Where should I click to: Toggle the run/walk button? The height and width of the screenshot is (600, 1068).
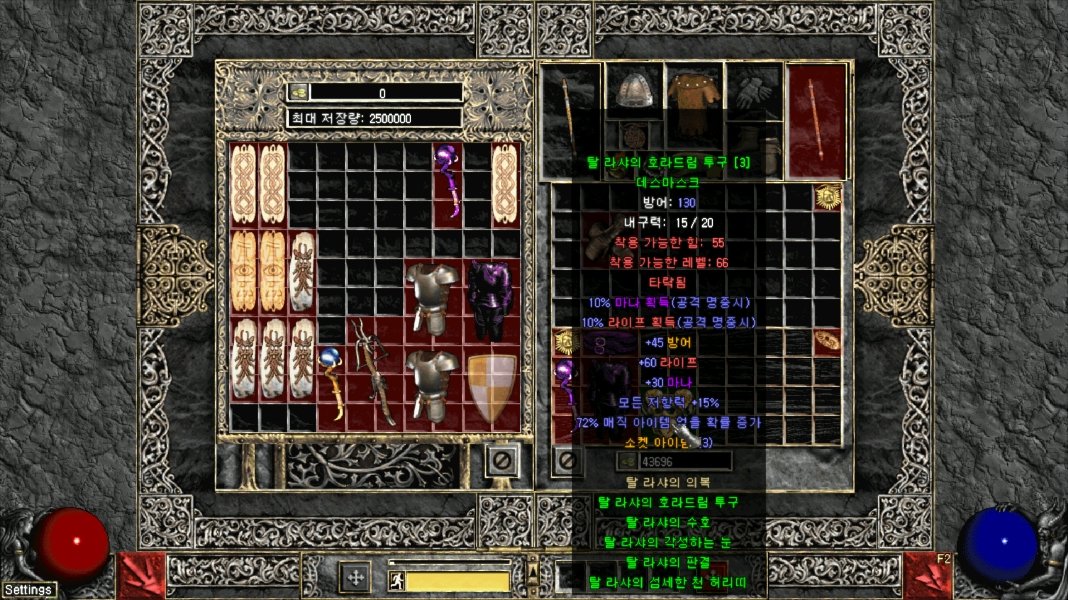(396, 580)
